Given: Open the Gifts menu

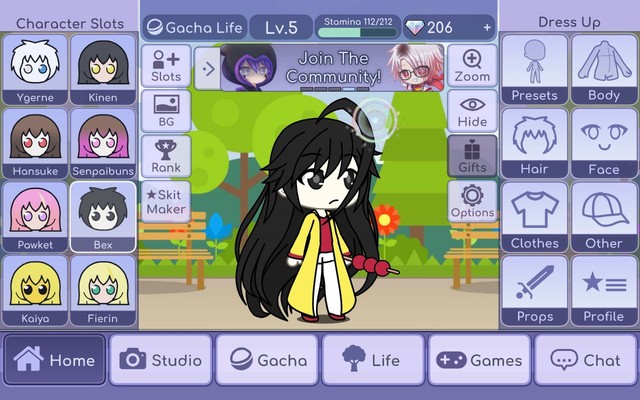Looking at the screenshot, I should click(472, 156).
